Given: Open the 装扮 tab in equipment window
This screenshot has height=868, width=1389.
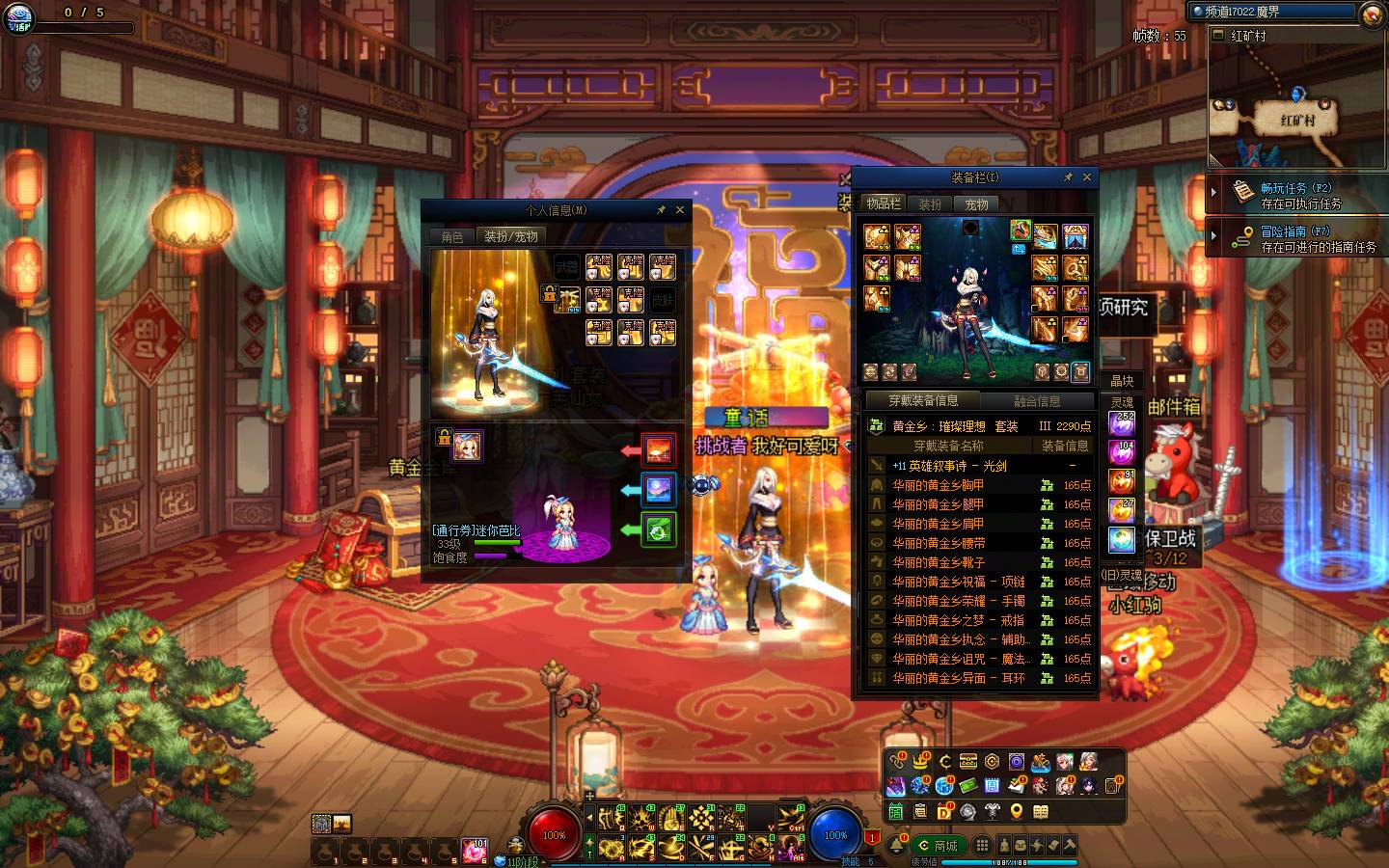Looking at the screenshot, I should (x=930, y=204).
